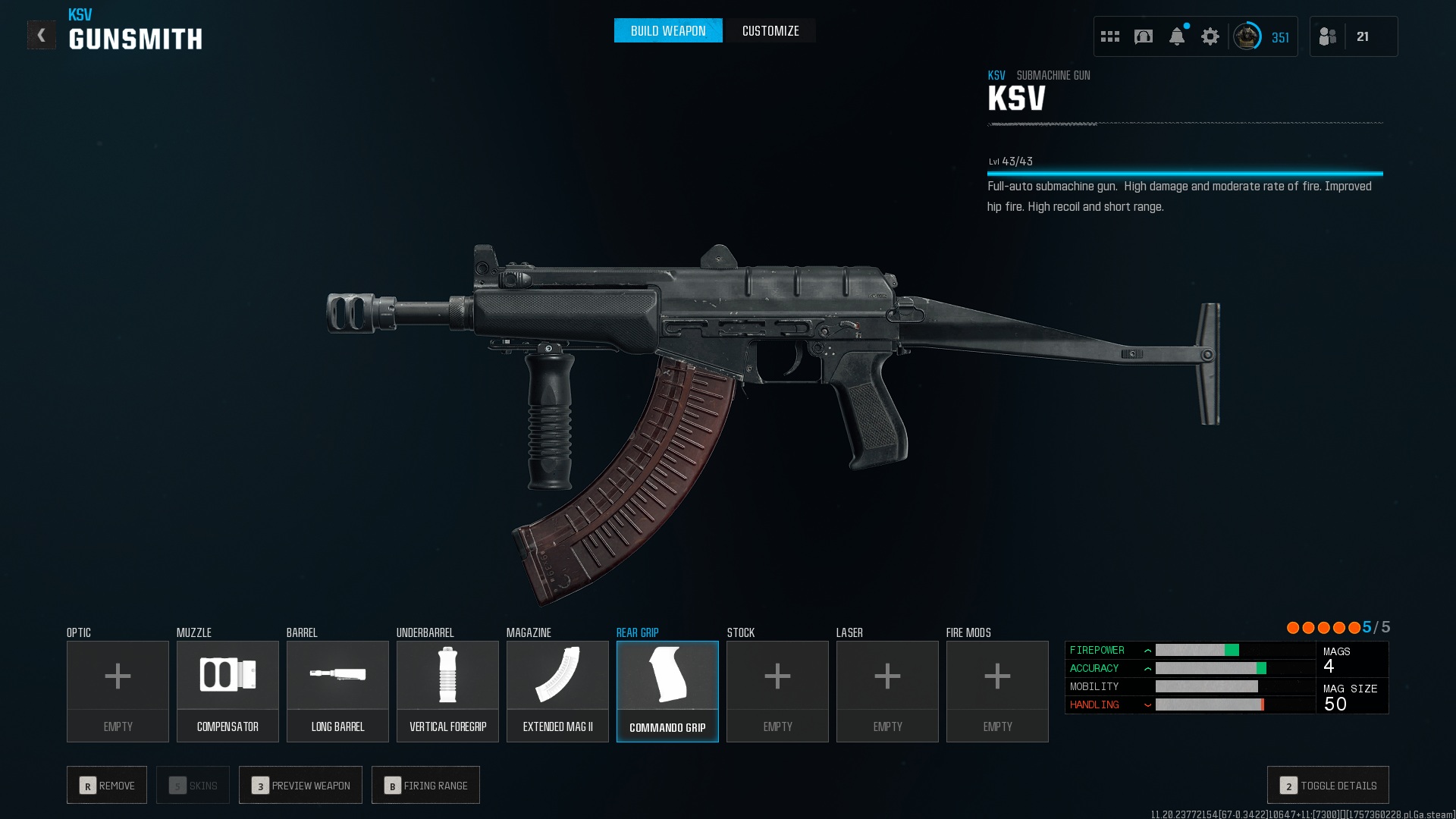This screenshot has width=1456, height=819.
Task: Open settings via the gear icon
Action: point(1210,36)
